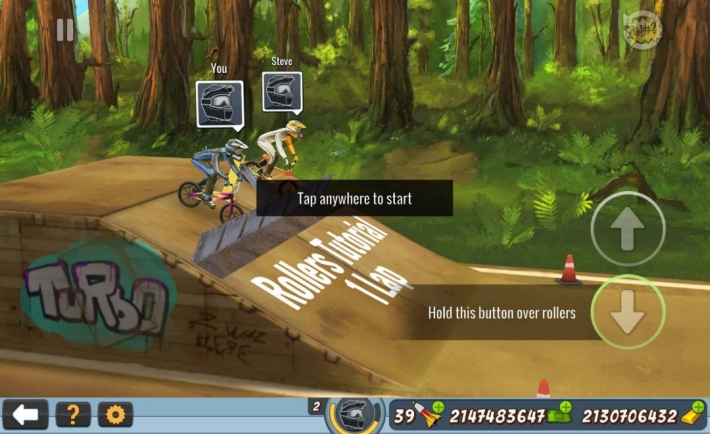Click your own helmet avatar badge
The image size is (710, 434).
click(x=220, y=103)
